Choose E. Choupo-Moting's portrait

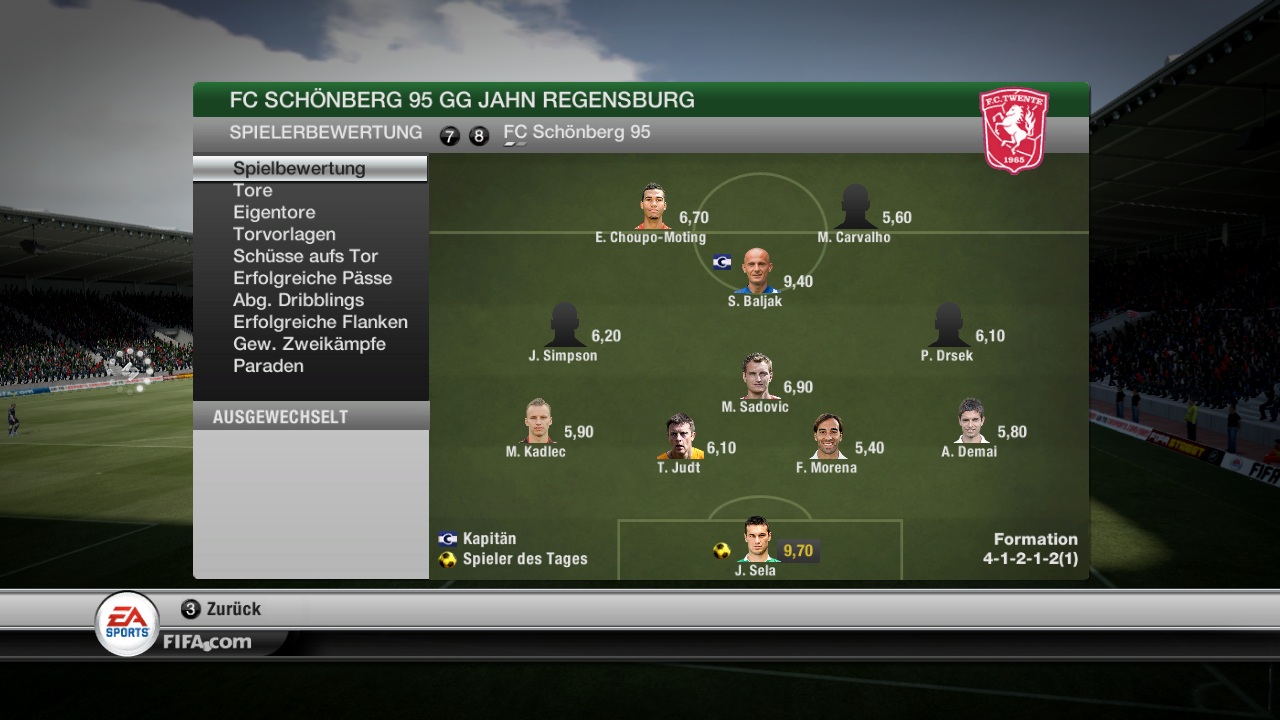coord(653,207)
